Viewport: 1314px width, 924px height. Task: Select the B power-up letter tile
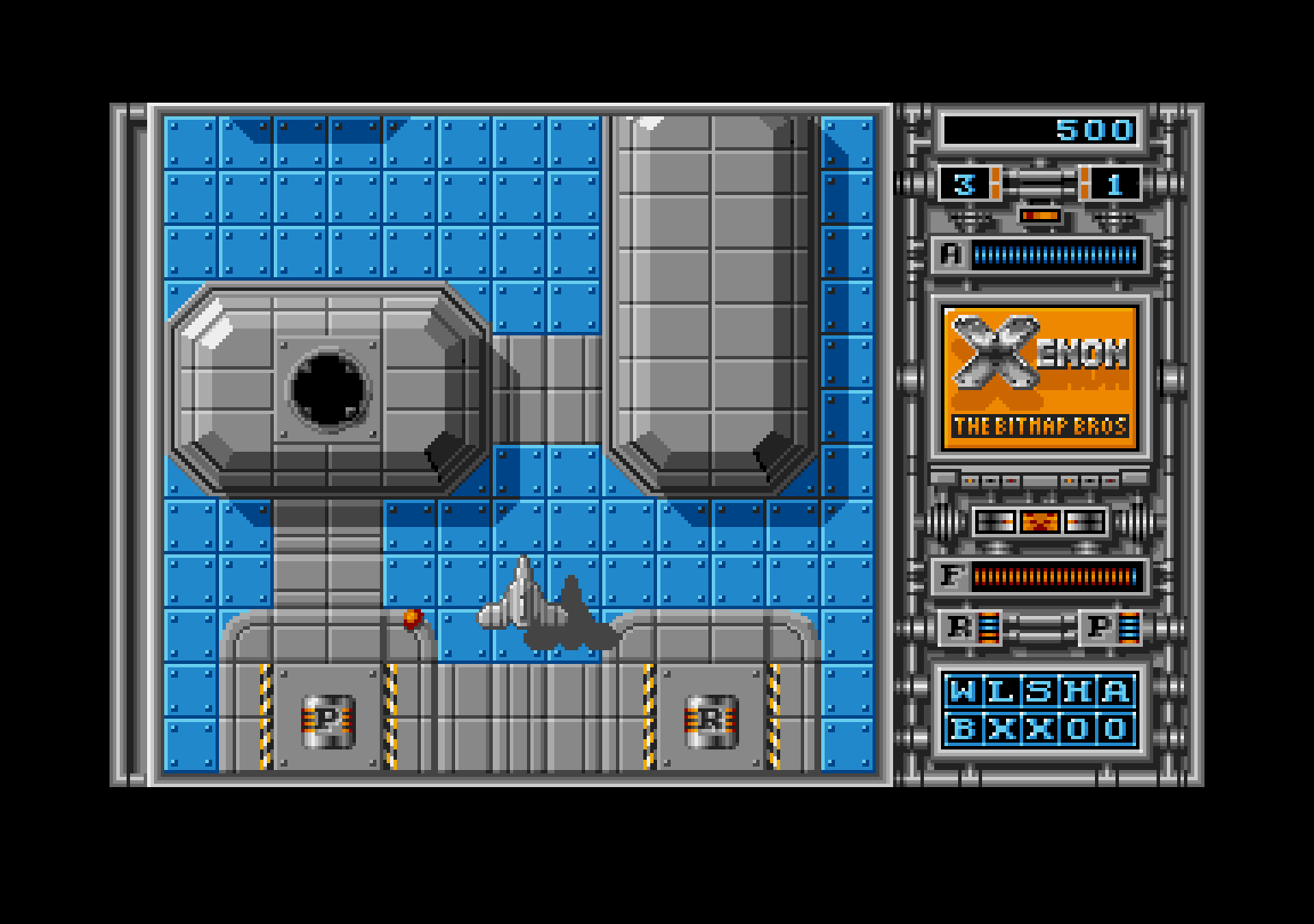962,729
